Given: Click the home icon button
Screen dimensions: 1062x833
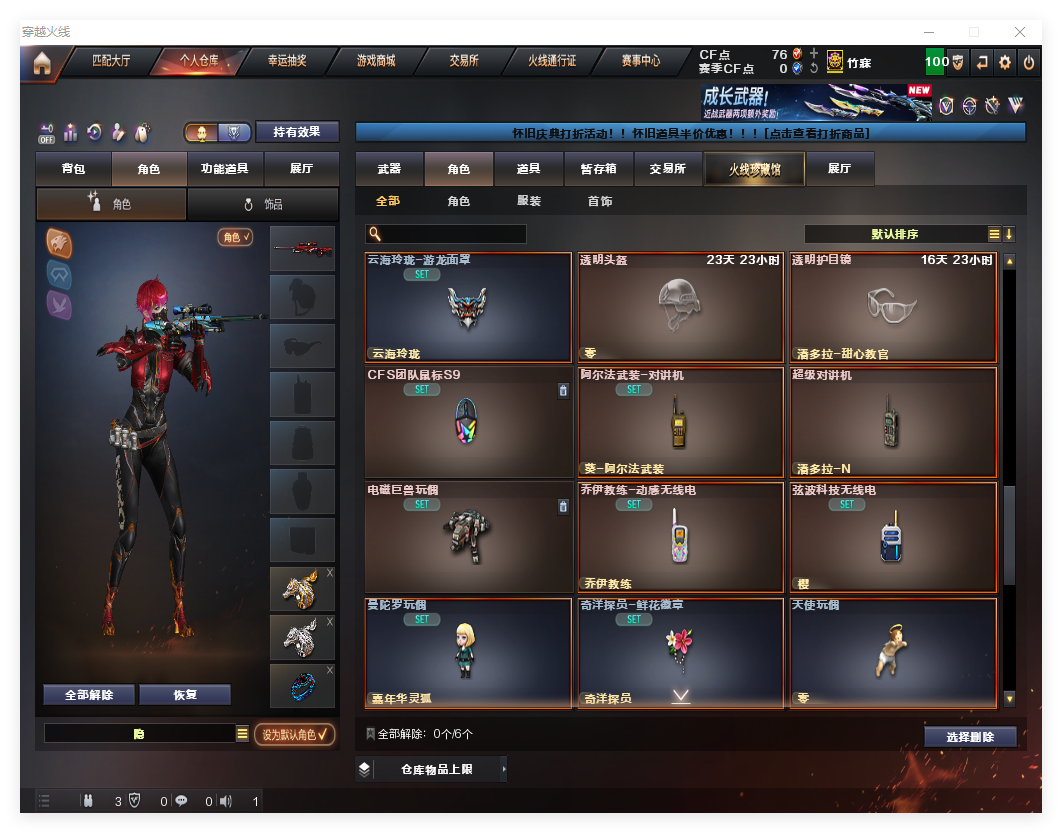Looking at the screenshot, I should point(42,63).
